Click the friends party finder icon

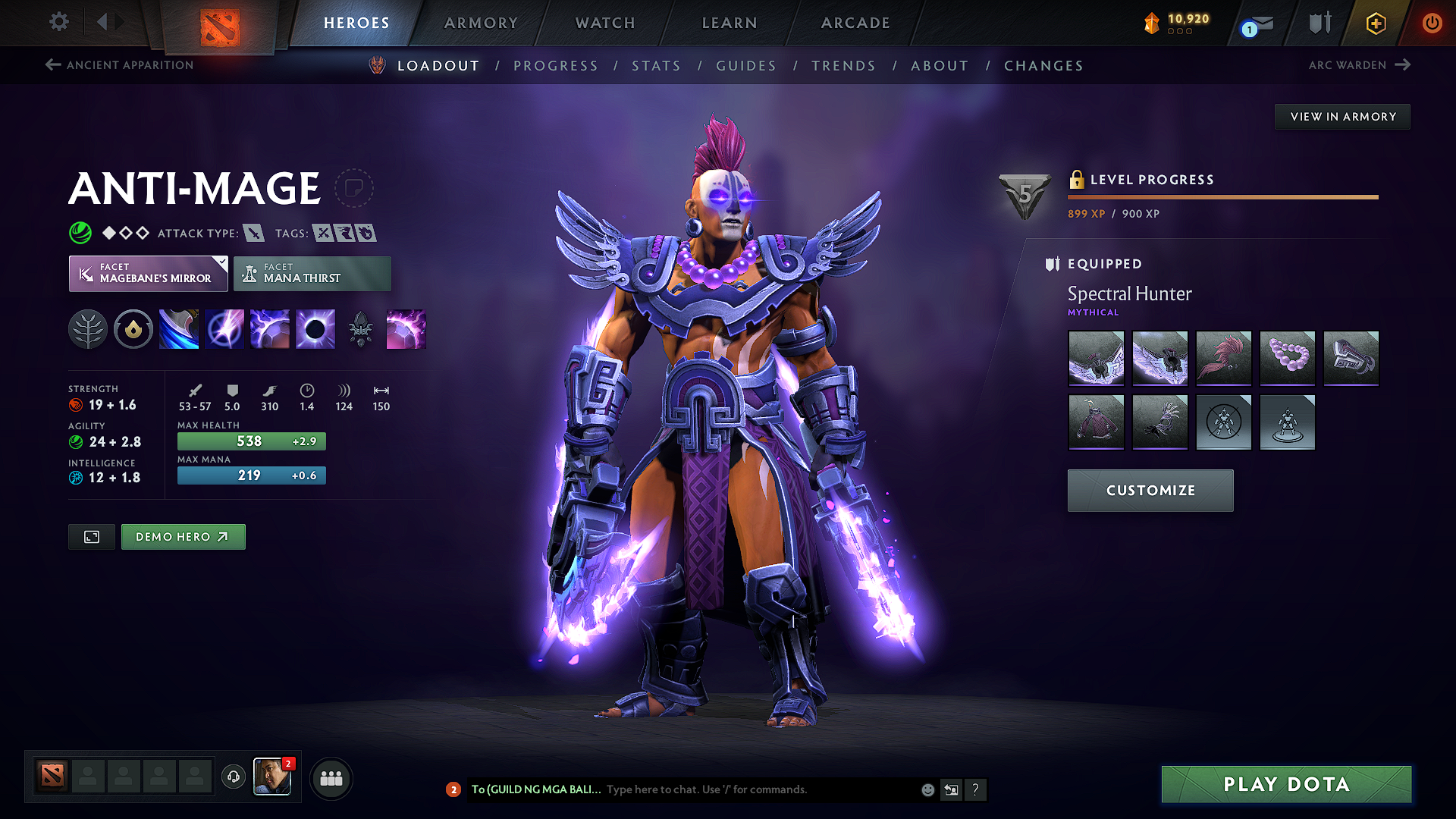pyautogui.click(x=331, y=777)
